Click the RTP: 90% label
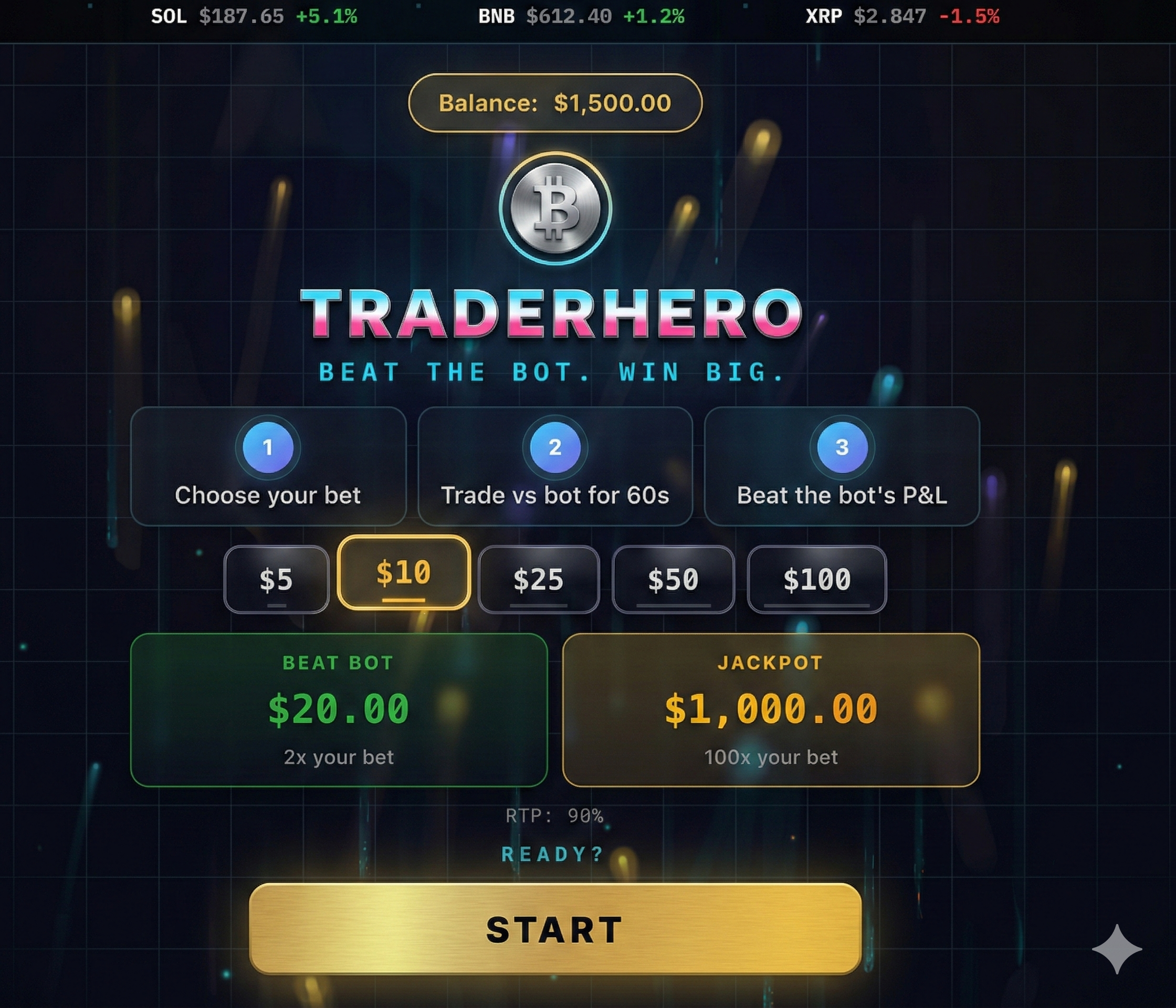The image size is (1176, 1008). pyautogui.click(x=553, y=816)
